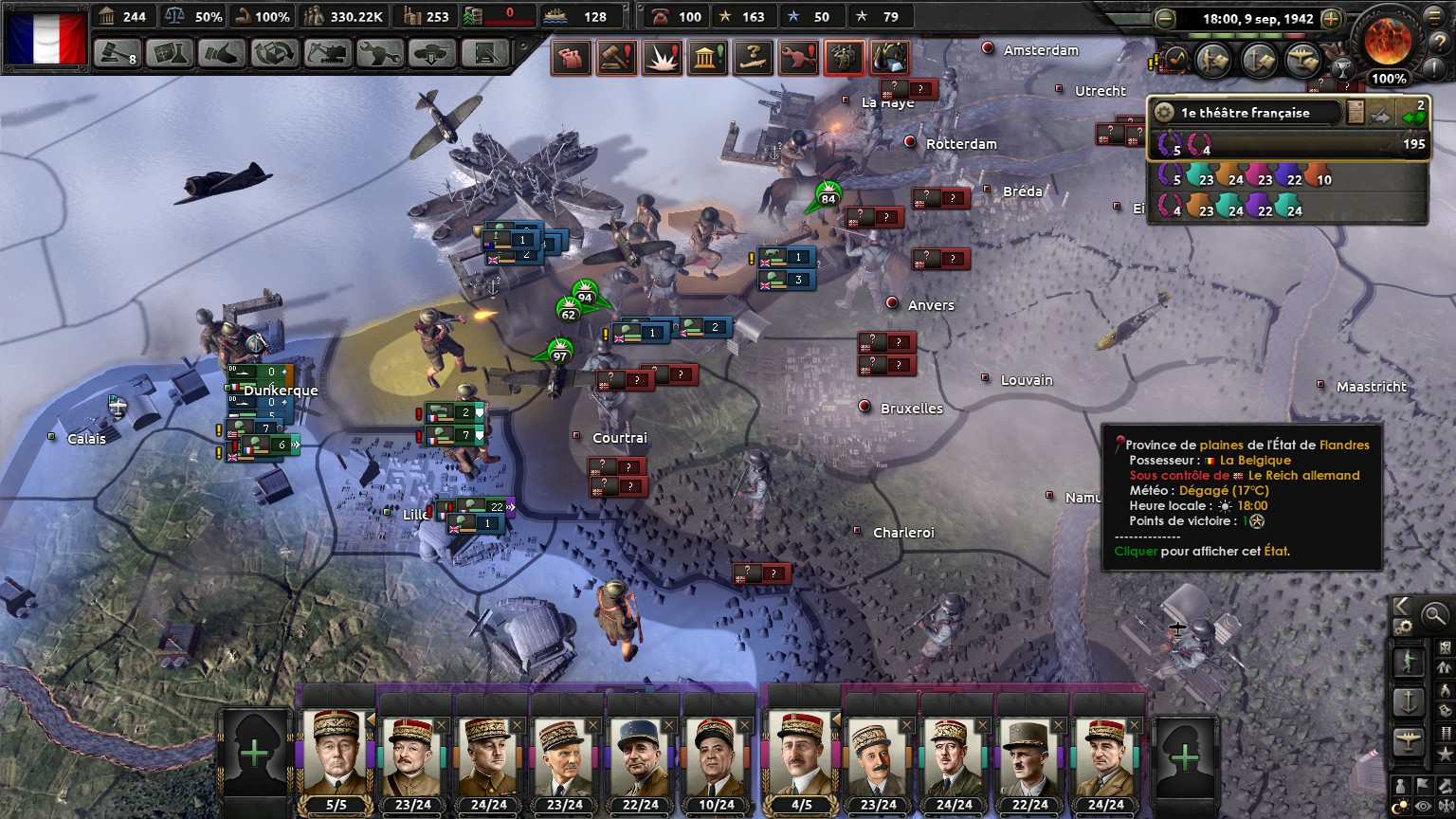Open the French flag country overview
The width and height of the screenshot is (1456, 819).
(45, 36)
